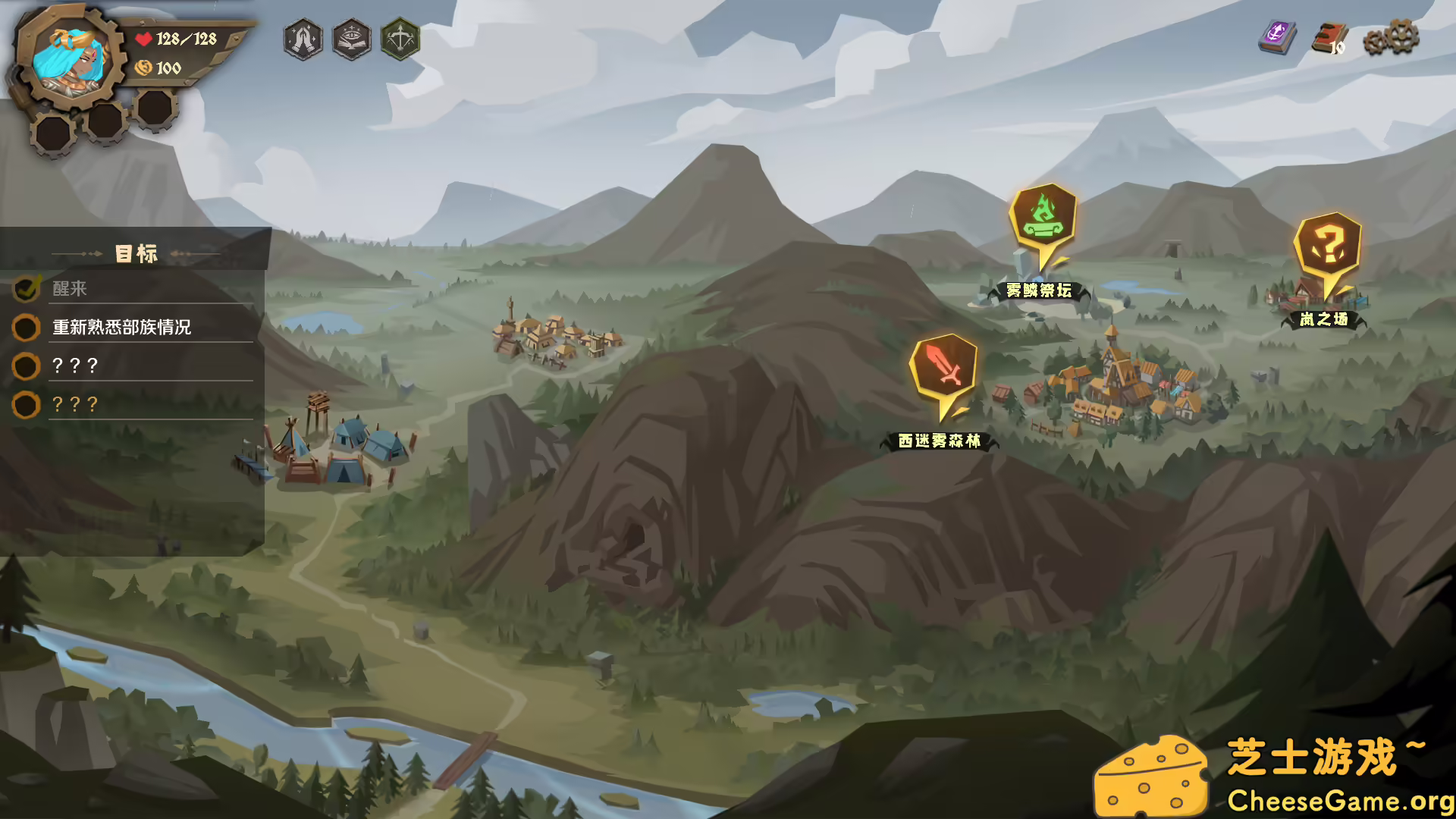Viewport: 1456px width, 819px height.
Task: Toggle the 目标 objectives panel header
Action: point(136,253)
